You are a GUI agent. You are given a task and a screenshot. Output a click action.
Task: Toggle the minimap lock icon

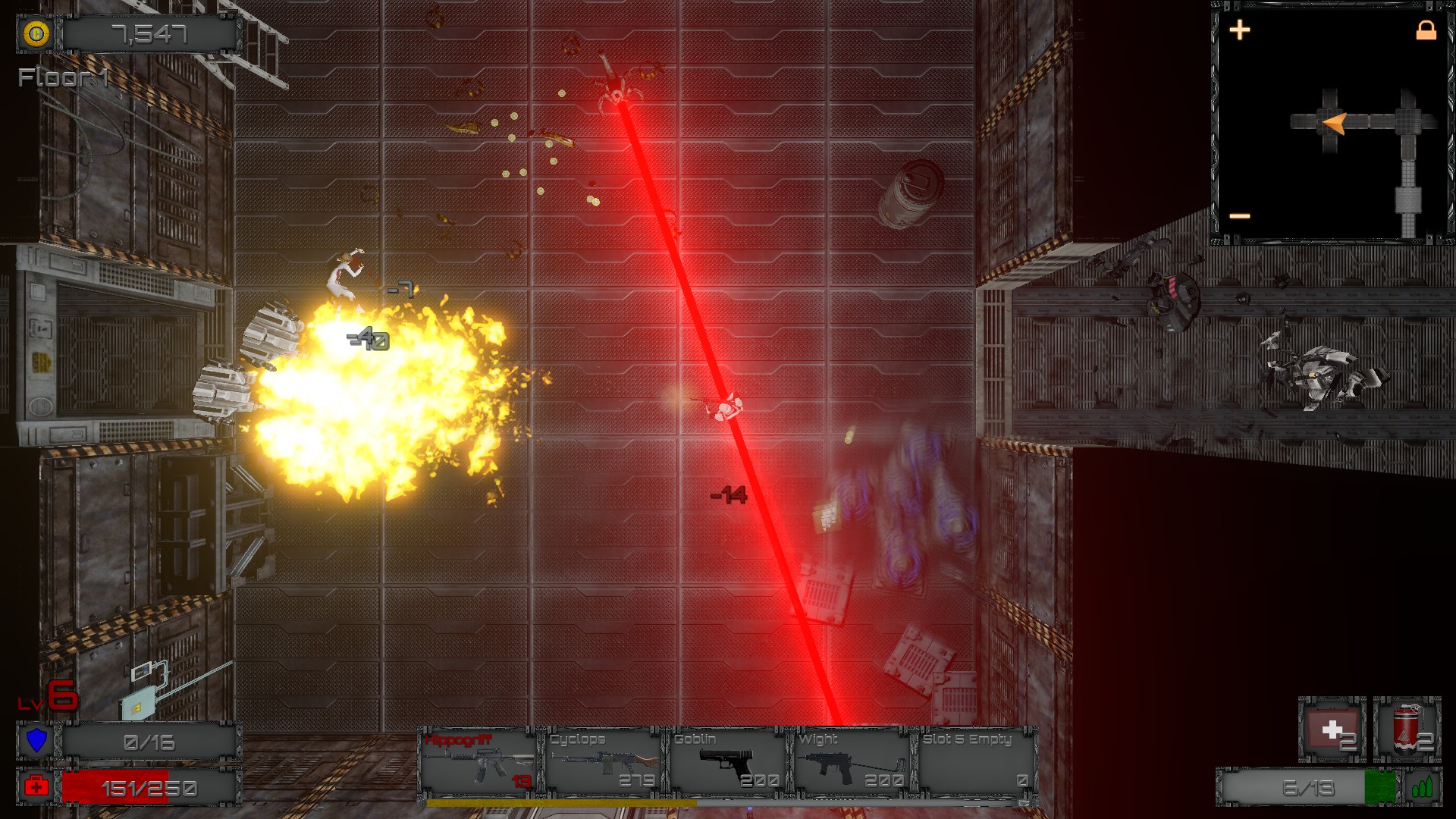coord(1426,30)
